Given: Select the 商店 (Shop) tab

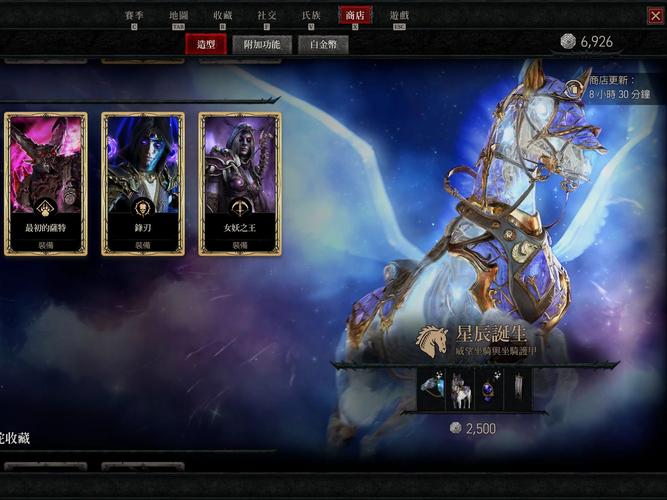Looking at the screenshot, I should point(355,16).
